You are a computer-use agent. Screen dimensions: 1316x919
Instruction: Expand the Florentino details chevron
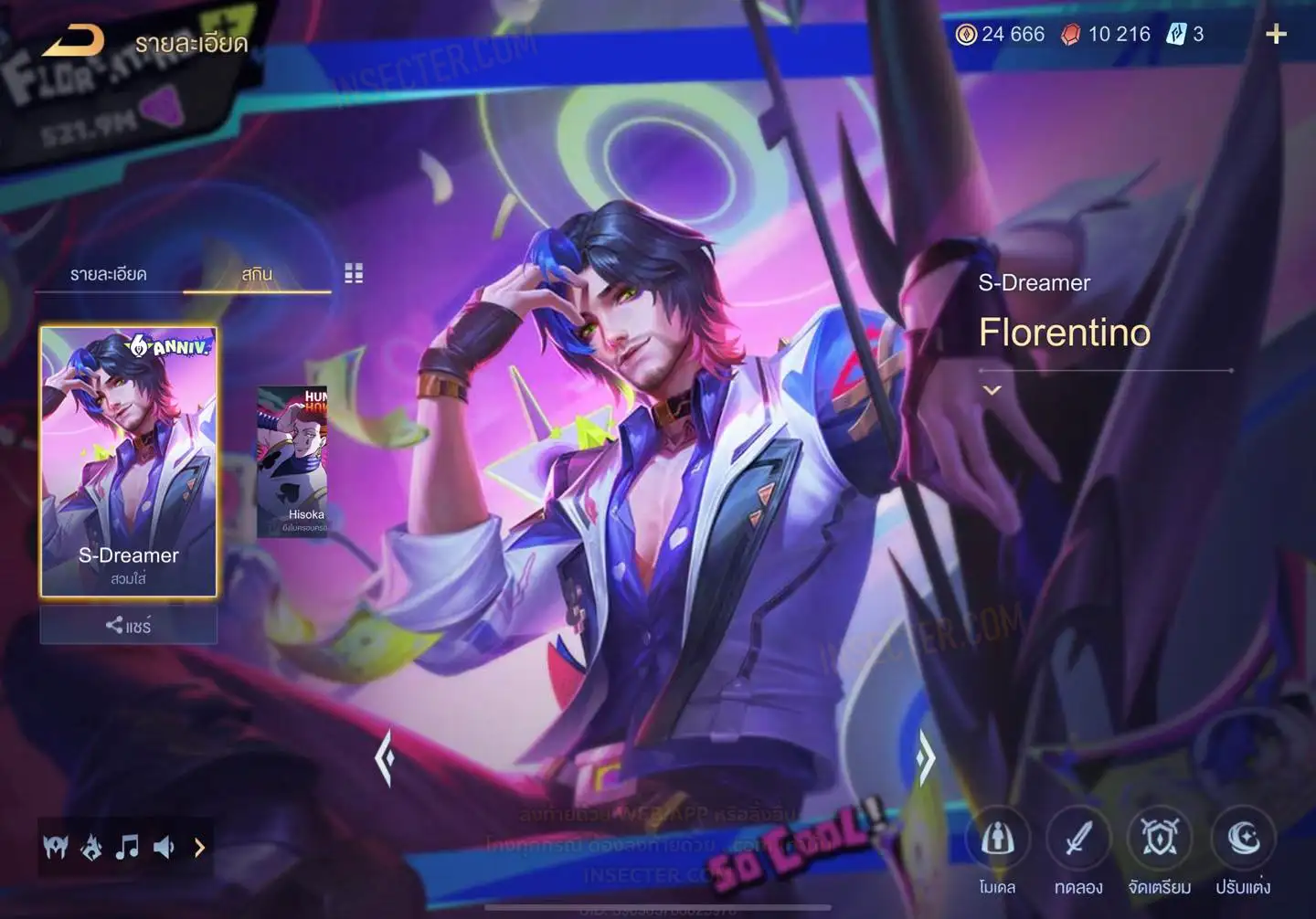992,390
